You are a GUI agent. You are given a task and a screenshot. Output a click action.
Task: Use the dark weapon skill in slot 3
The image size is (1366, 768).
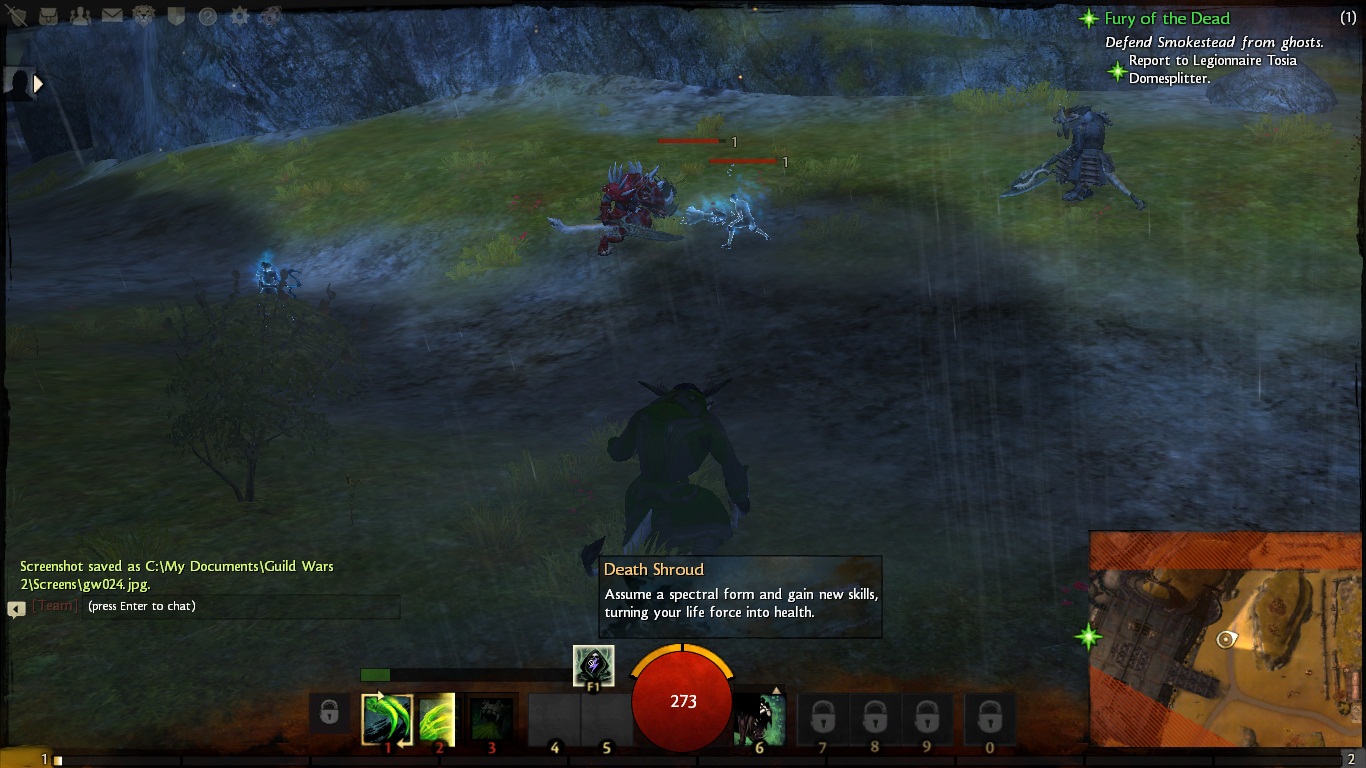(x=491, y=719)
